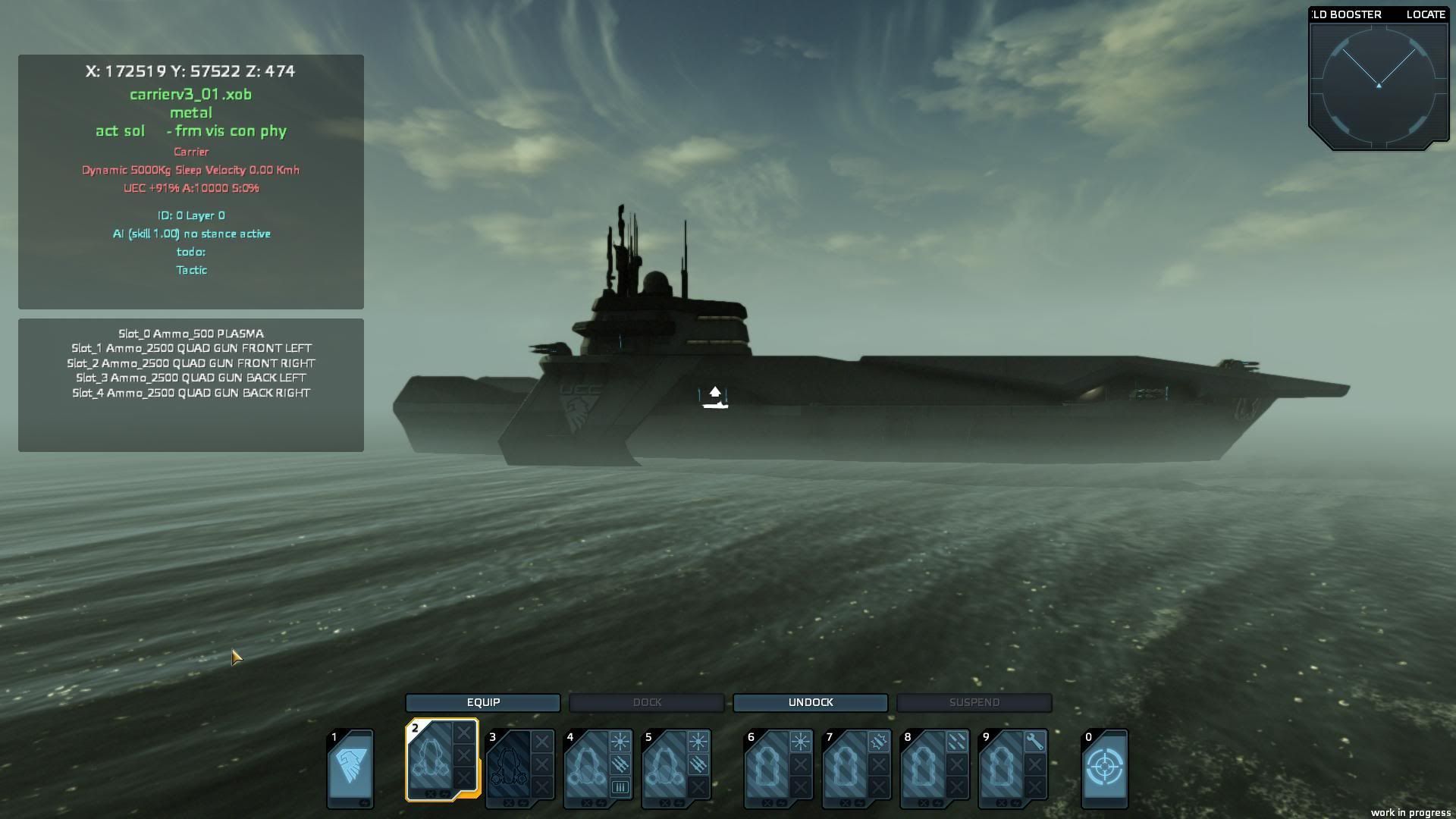Click the EQUIP button
This screenshot has width=1456, height=819.
(x=483, y=702)
